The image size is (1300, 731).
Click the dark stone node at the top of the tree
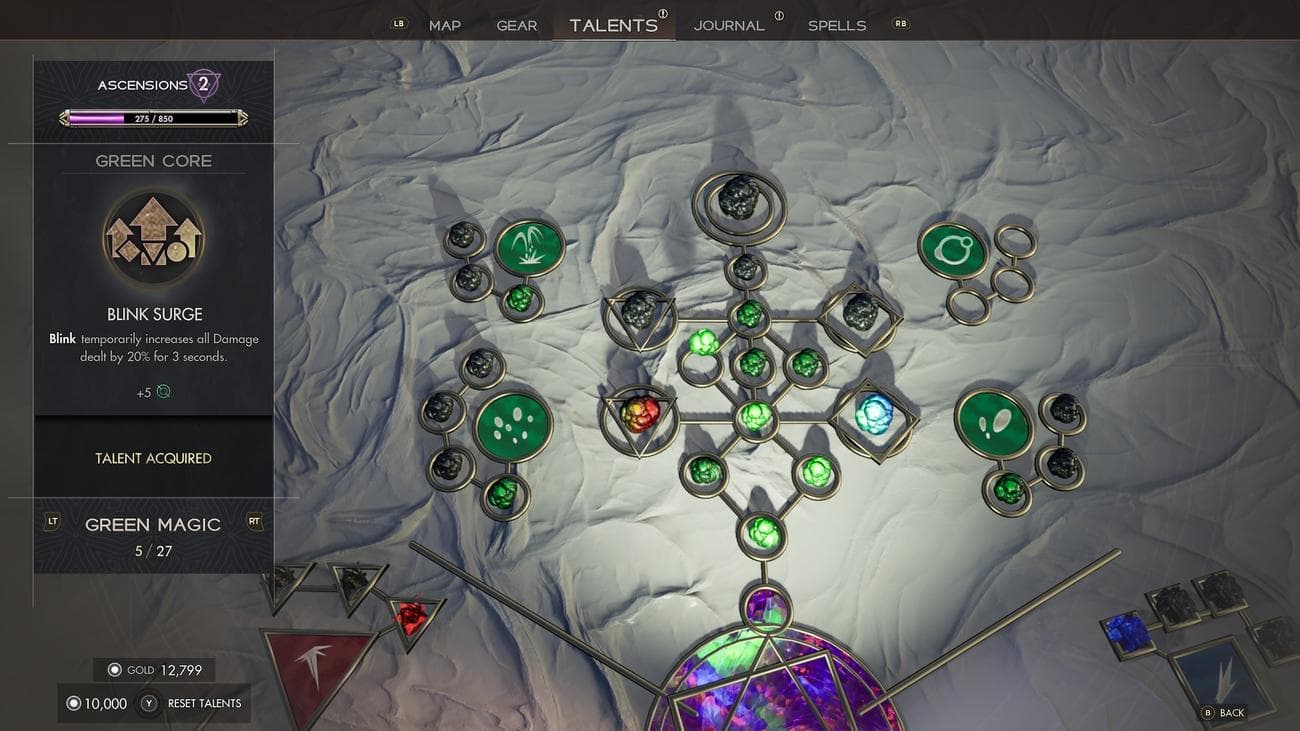[737, 198]
